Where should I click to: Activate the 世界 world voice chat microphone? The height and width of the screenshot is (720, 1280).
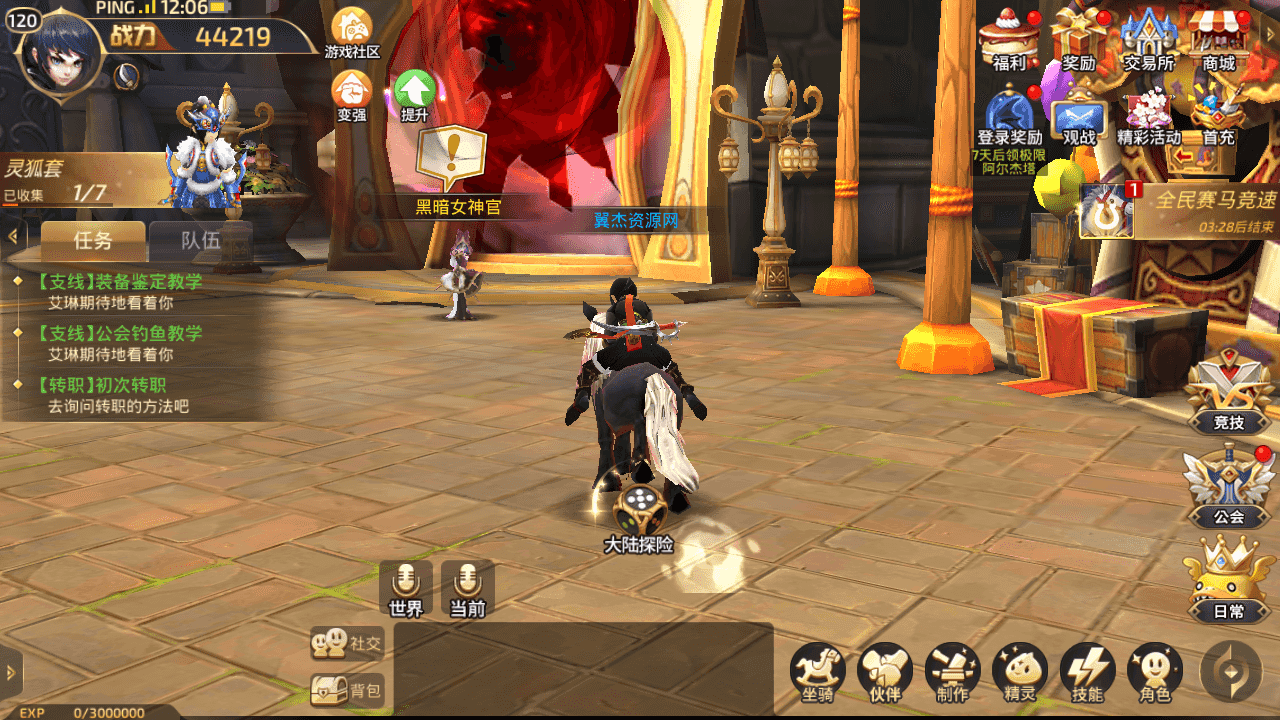click(x=406, y=588)
